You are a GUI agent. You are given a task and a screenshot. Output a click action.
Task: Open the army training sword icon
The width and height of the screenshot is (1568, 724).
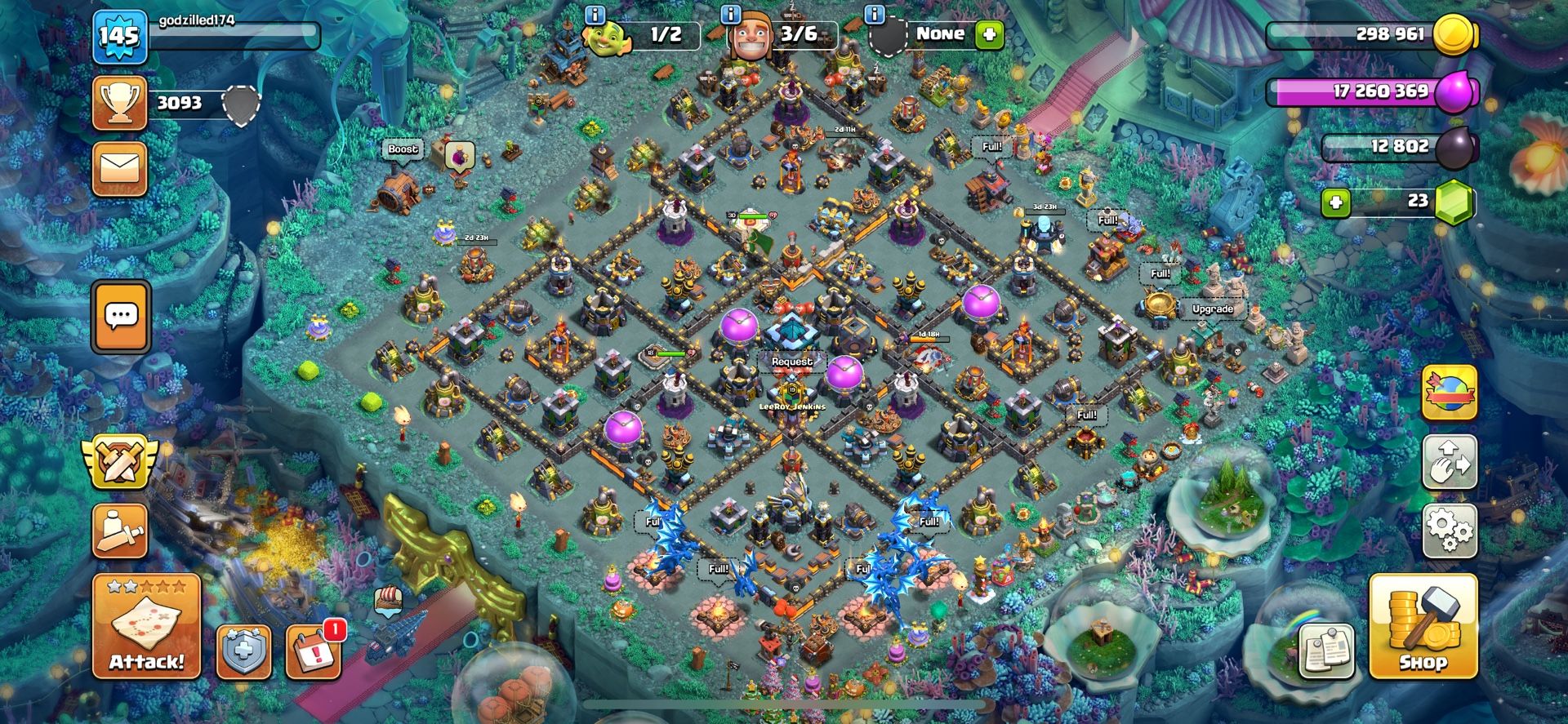120,532
